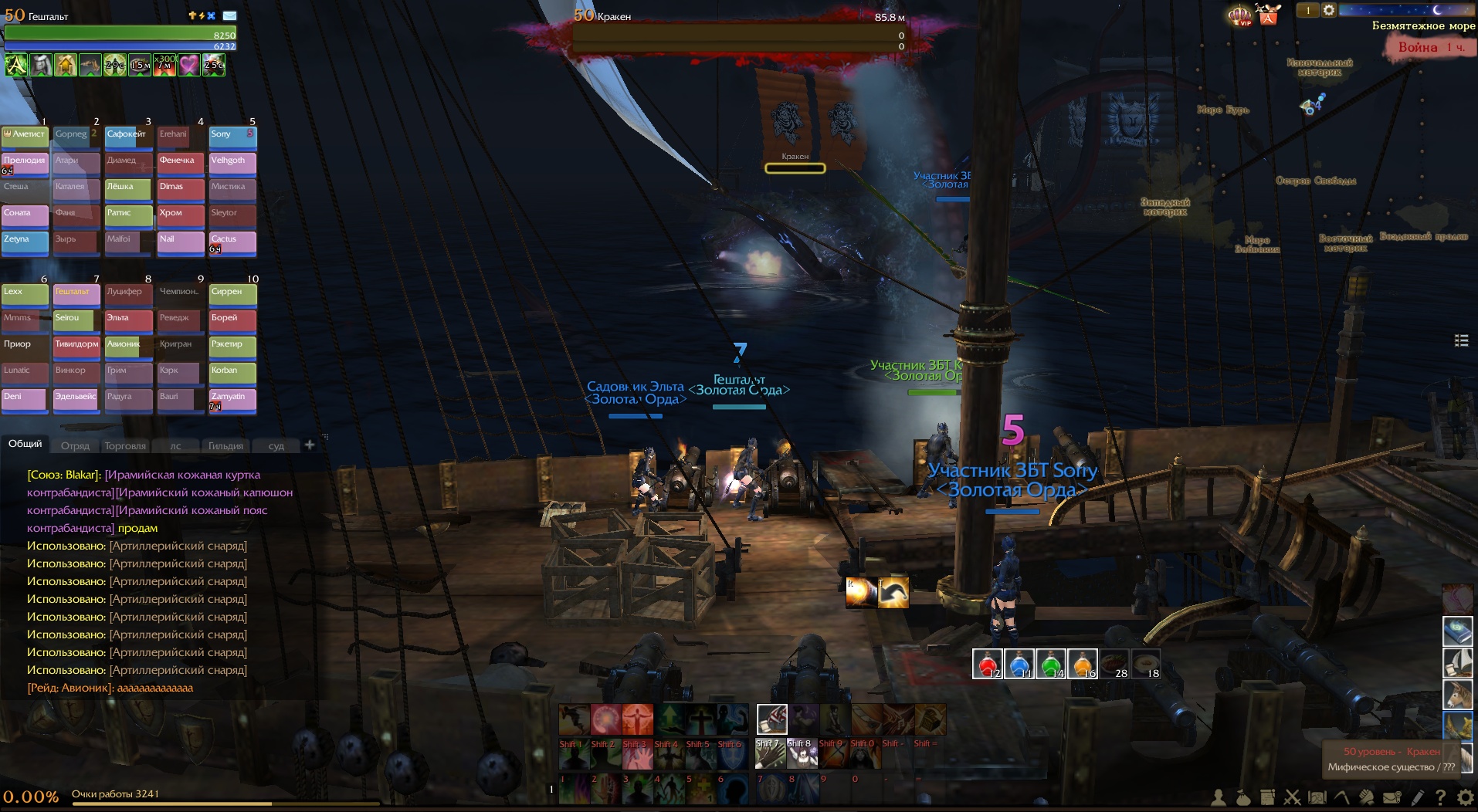Open the character sheet silhouette icon
The height and width of the screenshot is (812, 1478).
(x=1219, y=797)
